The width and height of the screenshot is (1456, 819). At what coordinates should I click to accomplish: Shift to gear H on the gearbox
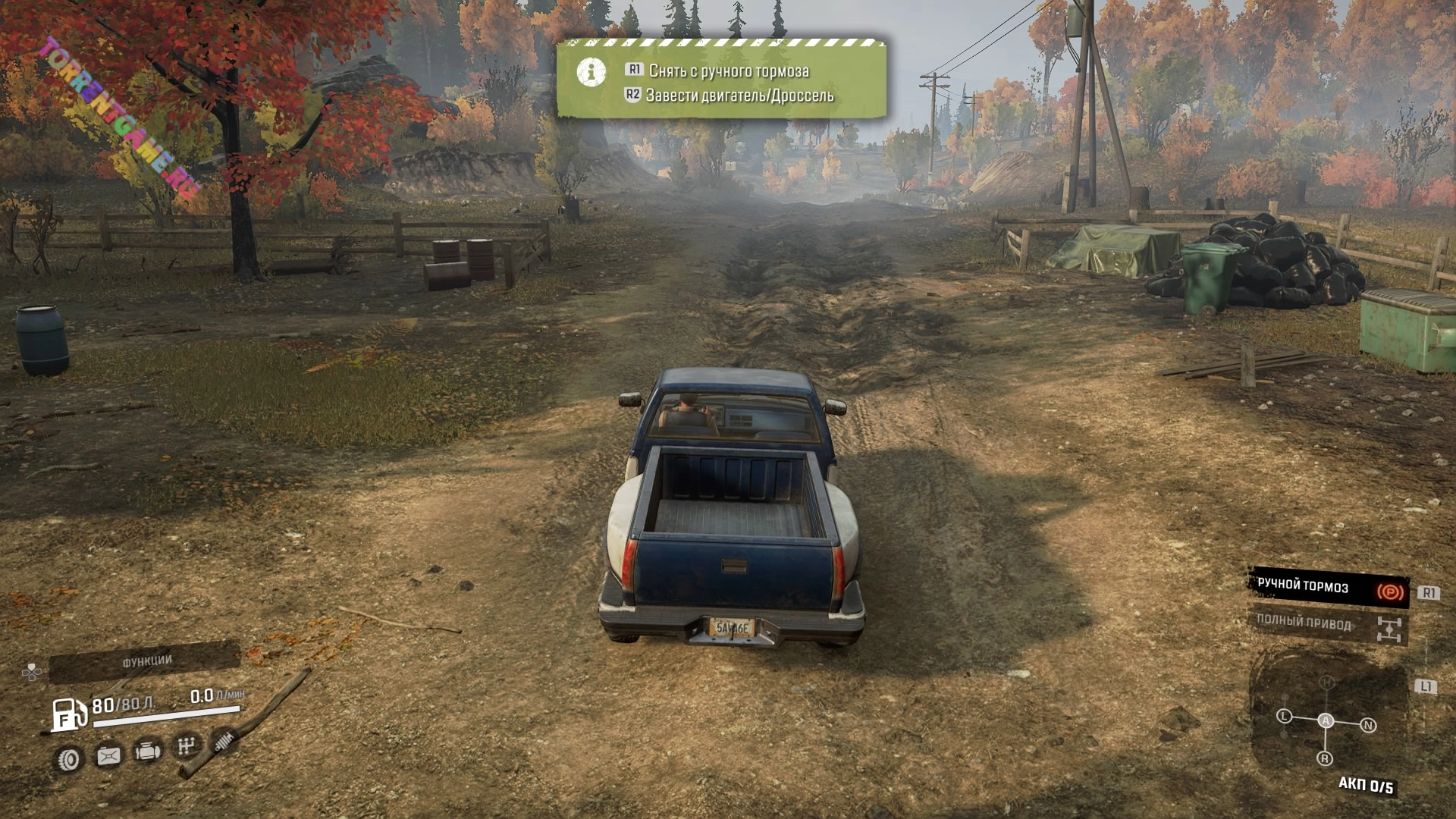(x=1326, y=682)
